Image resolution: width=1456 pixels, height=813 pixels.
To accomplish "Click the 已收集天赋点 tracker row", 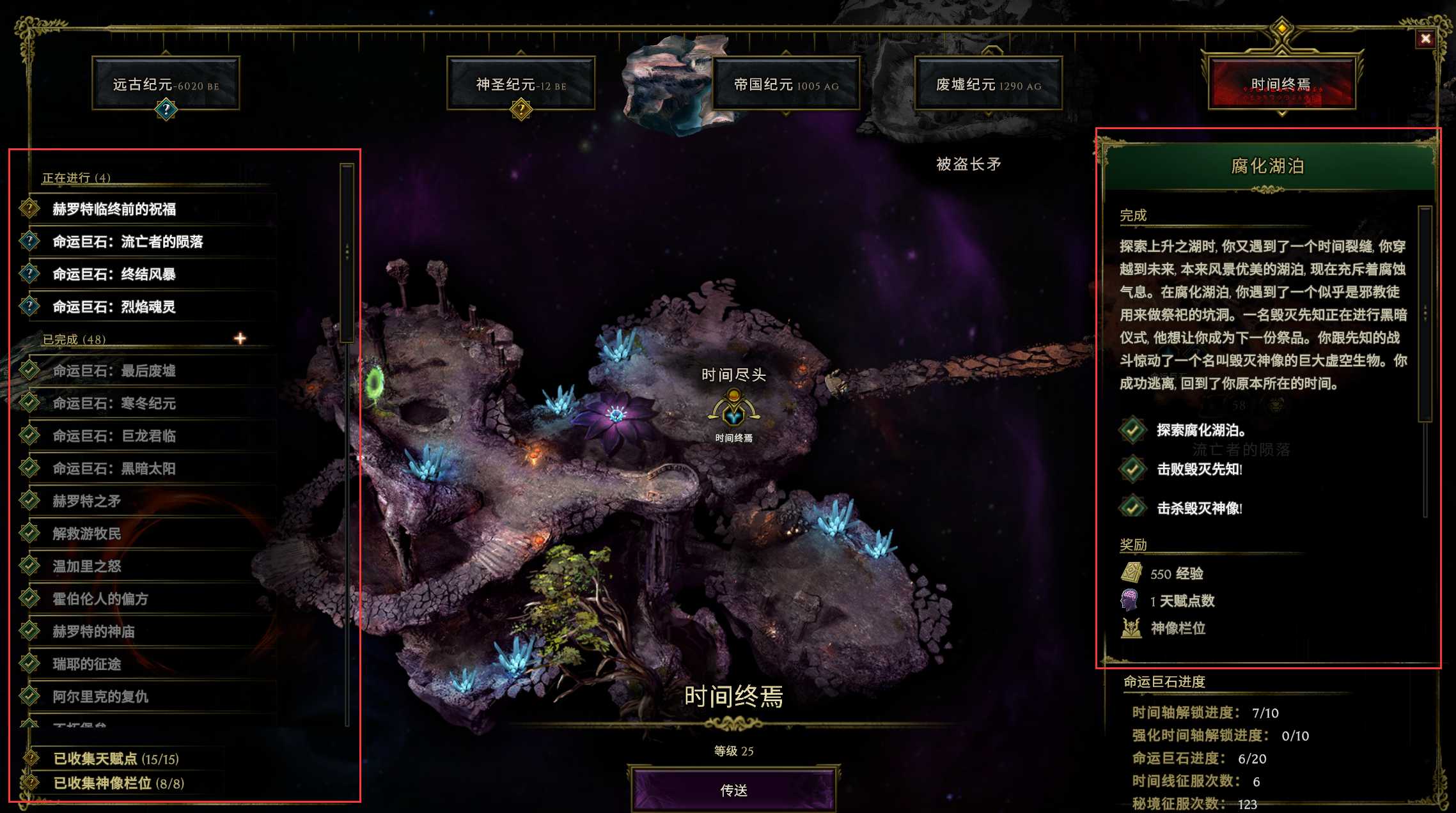I will coord(116,759).
